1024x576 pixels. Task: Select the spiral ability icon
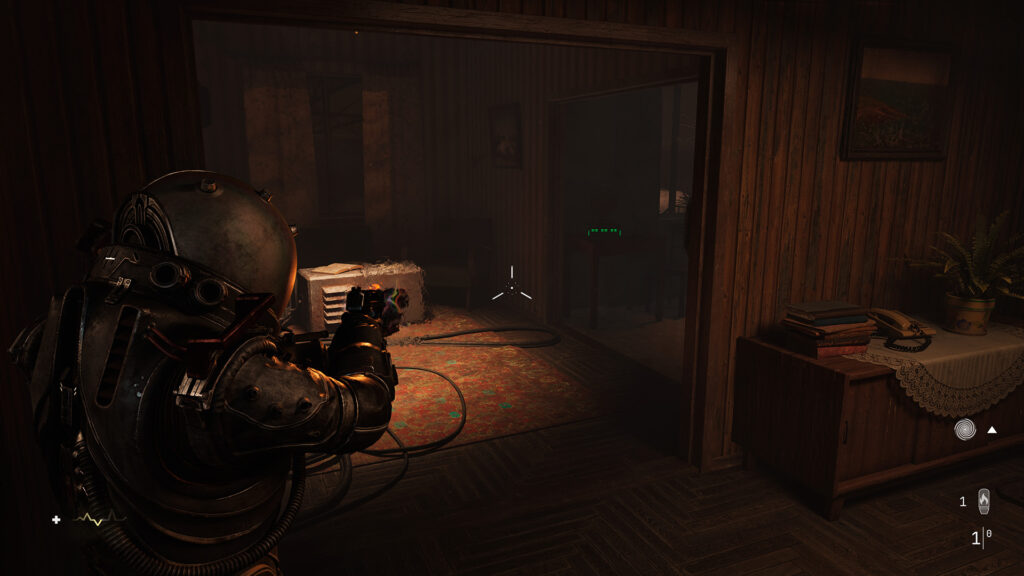pos(965,430)
